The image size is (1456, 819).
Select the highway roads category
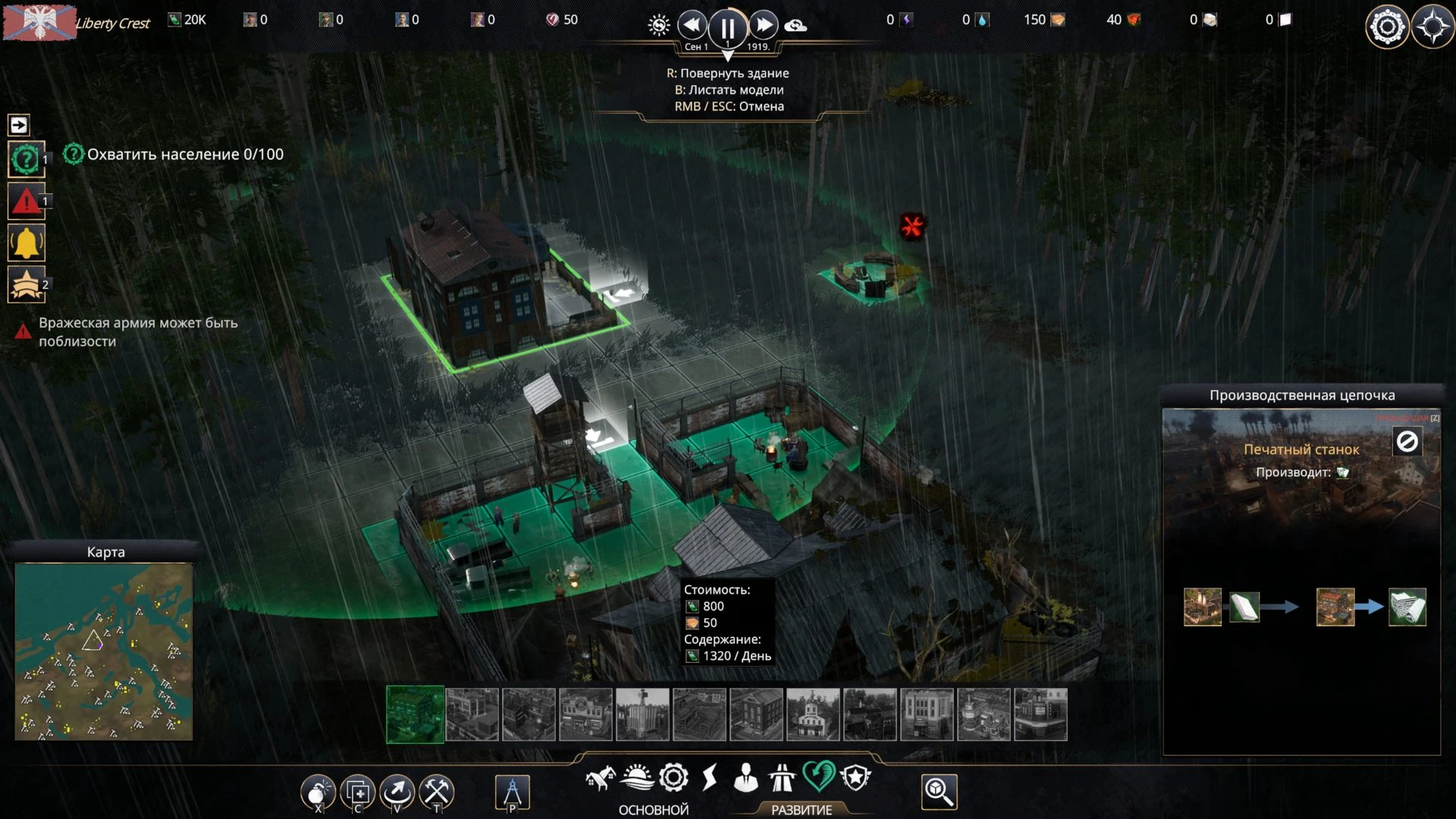782,778
